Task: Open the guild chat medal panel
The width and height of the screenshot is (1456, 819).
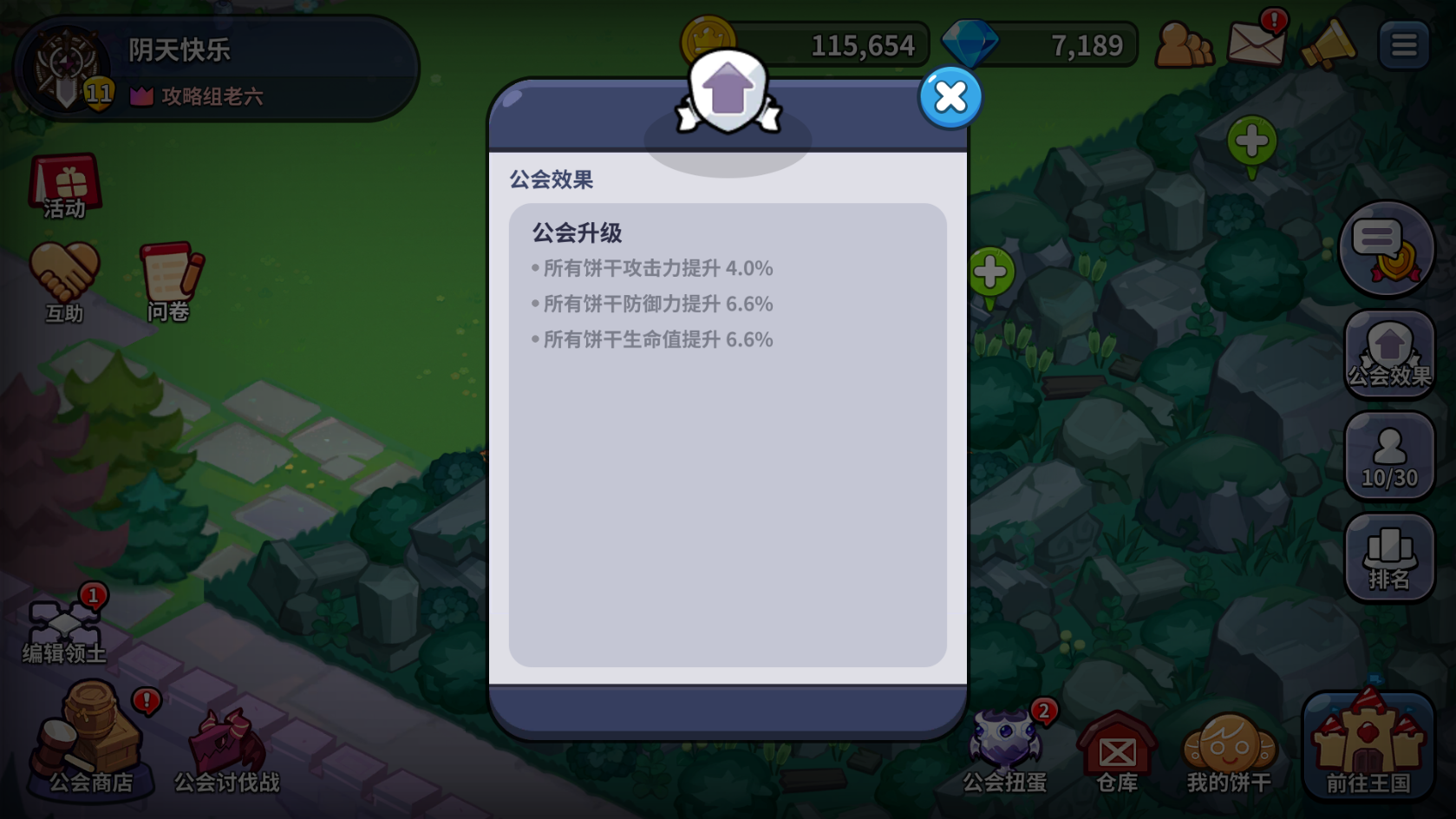Action: [1387, 249]
